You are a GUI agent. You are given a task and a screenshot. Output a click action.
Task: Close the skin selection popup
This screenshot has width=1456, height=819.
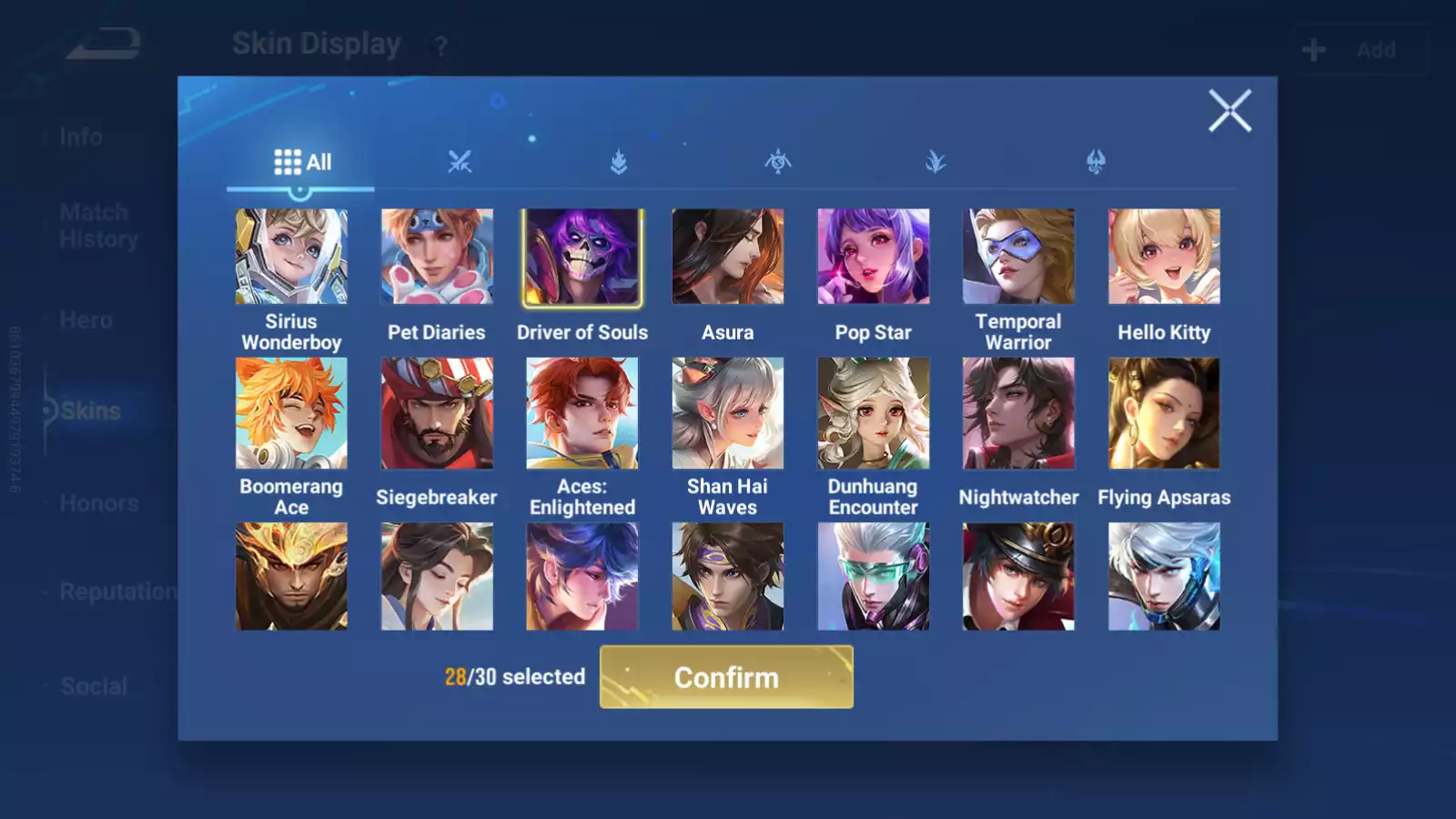coord(1229,111)
